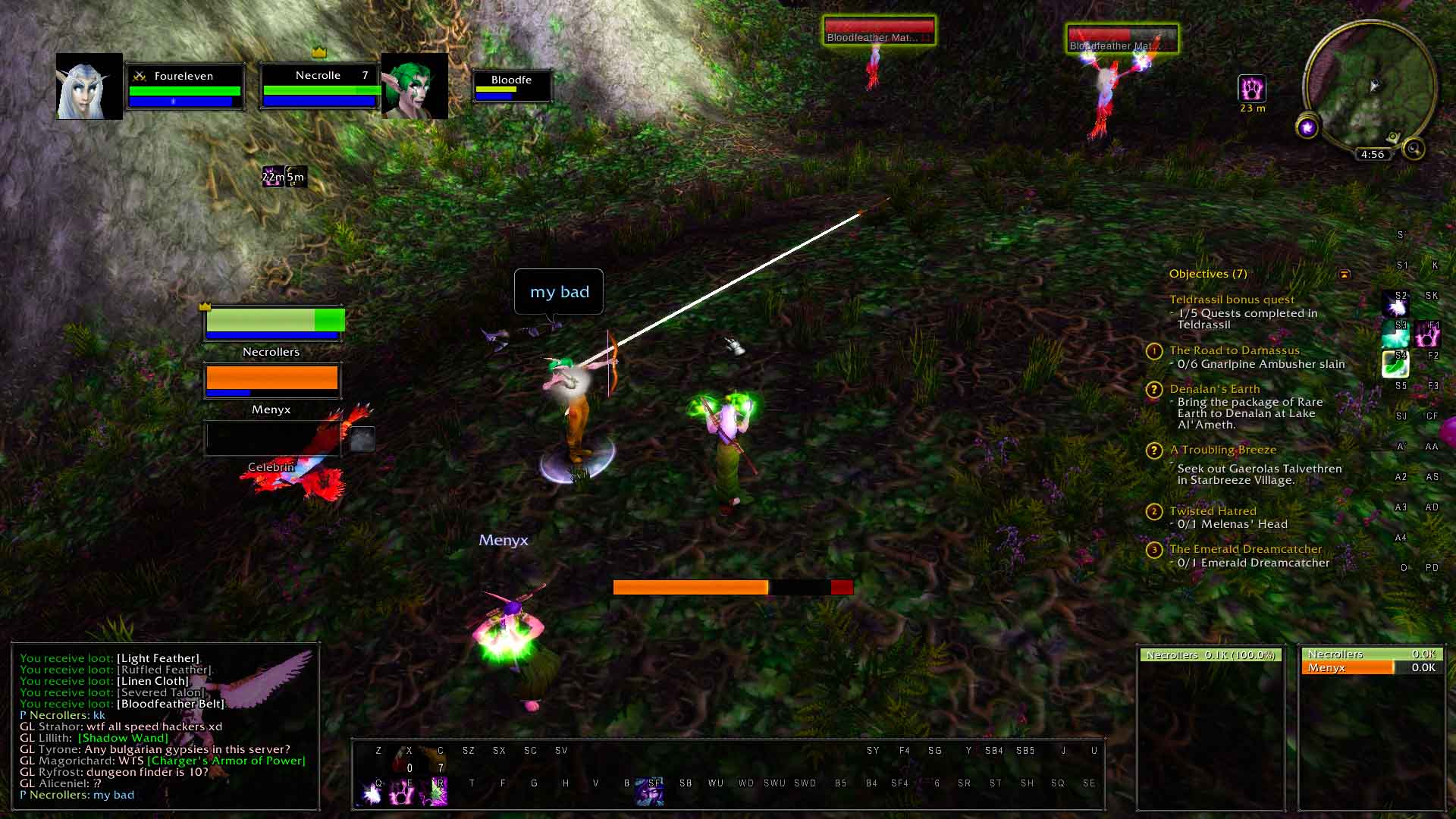
Task: Click the Charger's Armor of Power chat link
Action: pyautogui.click(x=226, y=761)
